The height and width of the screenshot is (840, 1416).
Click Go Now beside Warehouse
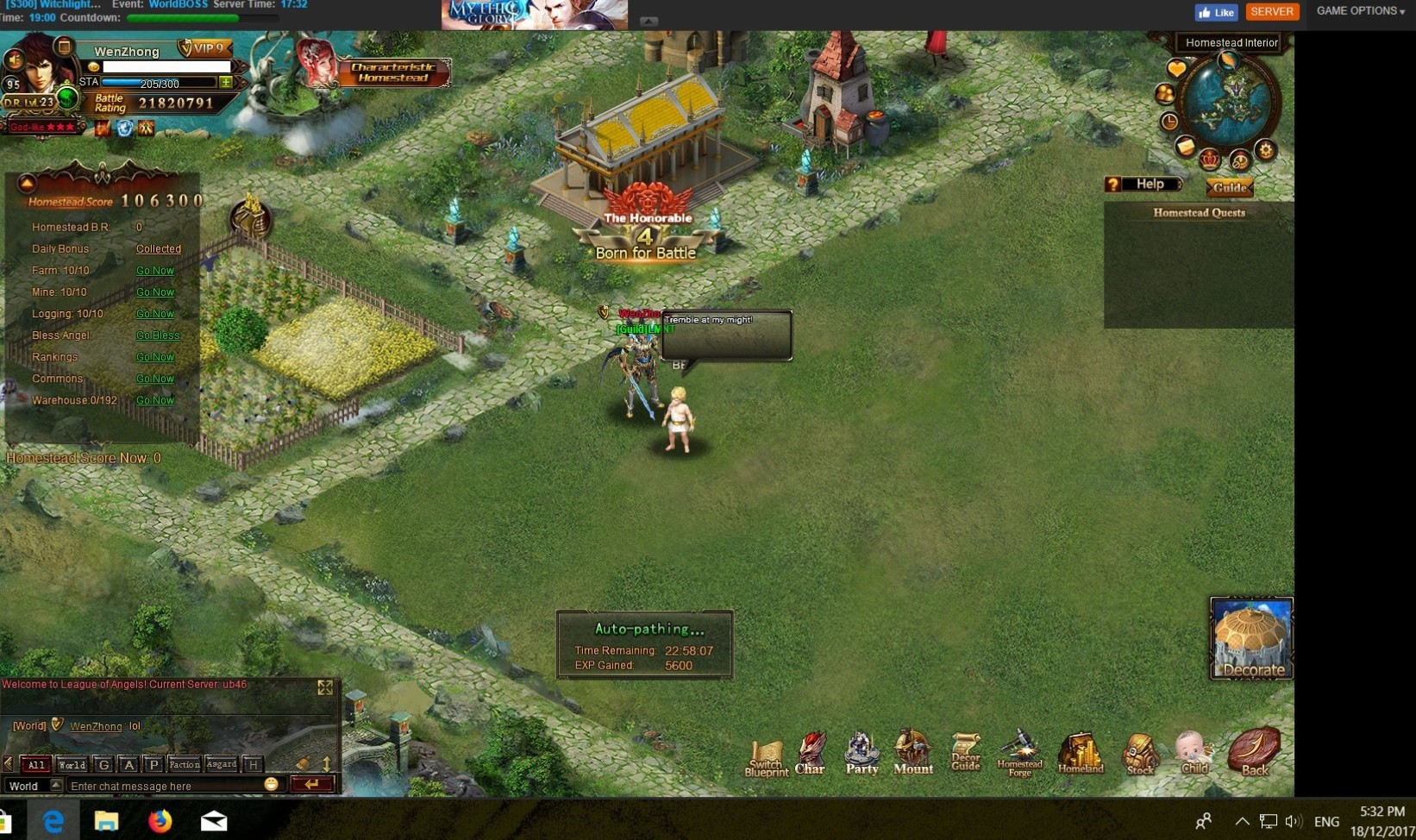click(x=155, y=400)
